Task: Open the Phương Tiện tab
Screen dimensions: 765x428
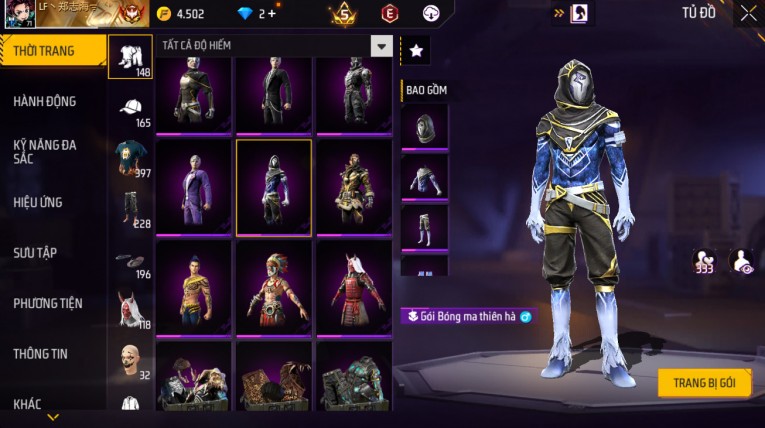Action: (47, 303)
